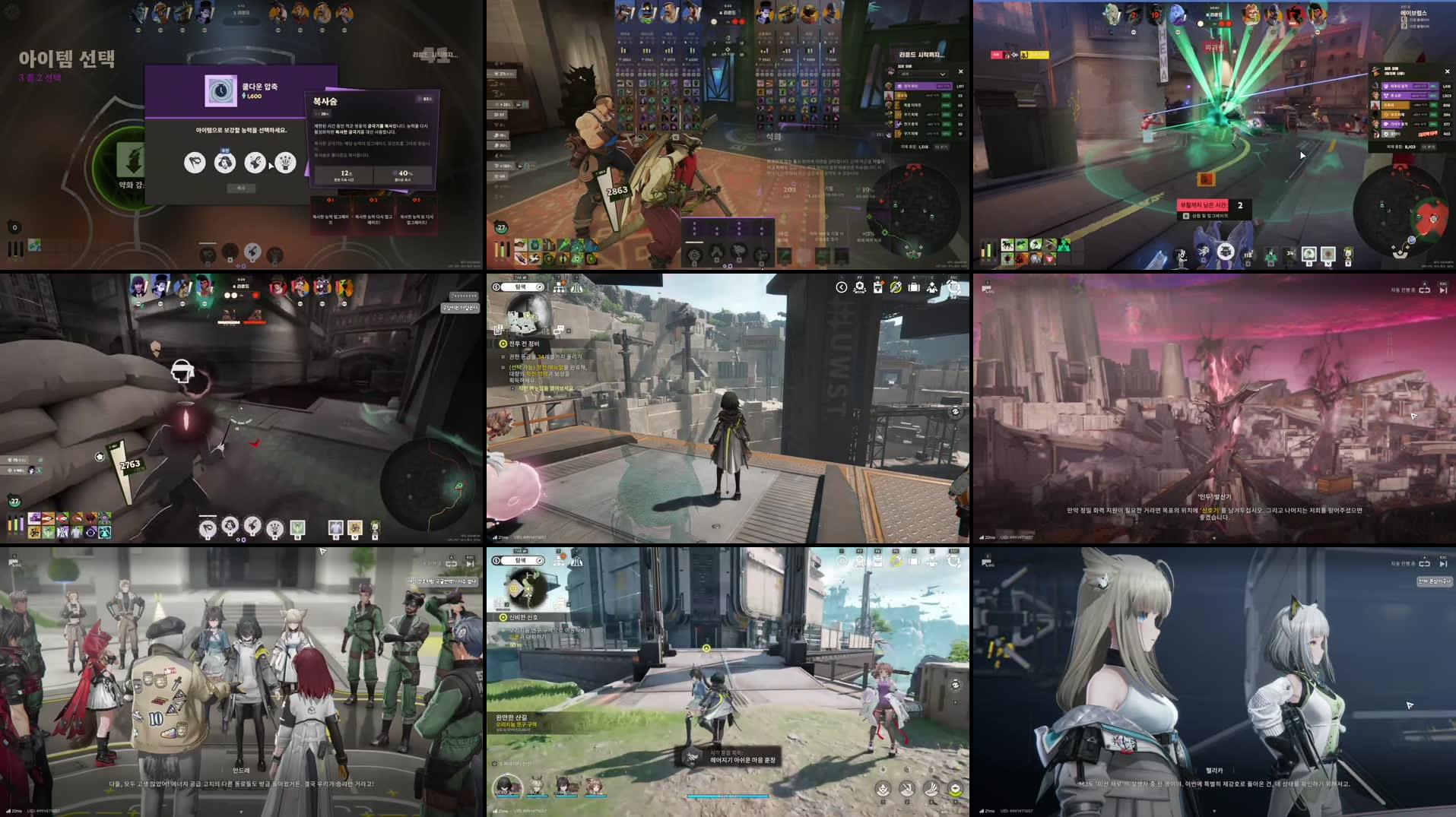Screen dimensions: 1456x817
Task: Click the 더 보기 button next to the shop total
Action: coord(942,149)
